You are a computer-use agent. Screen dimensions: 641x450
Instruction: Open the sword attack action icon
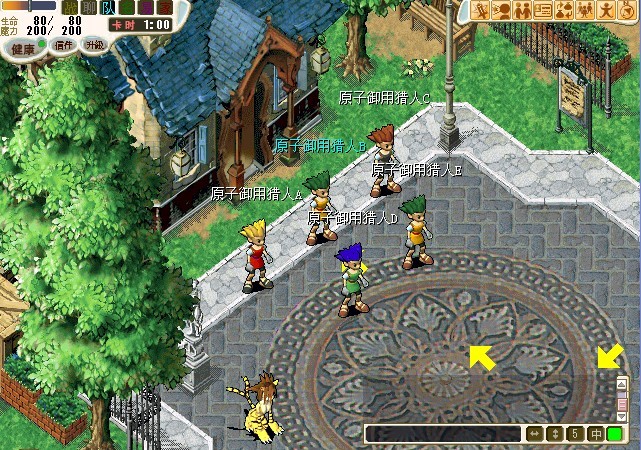coord(481,10)
